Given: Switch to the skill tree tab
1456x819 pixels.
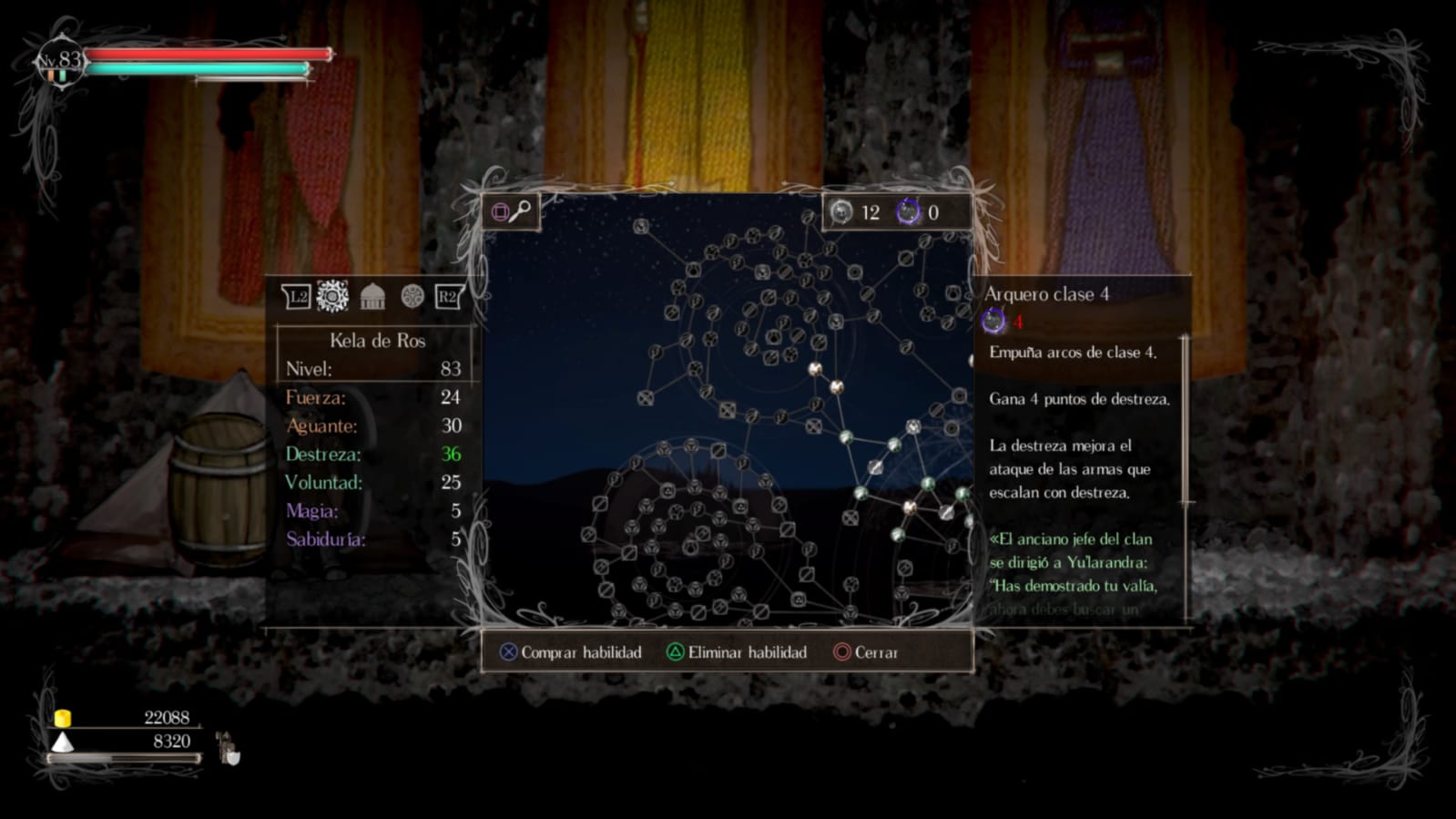Looking at the screenshot, I should (332, 296).
